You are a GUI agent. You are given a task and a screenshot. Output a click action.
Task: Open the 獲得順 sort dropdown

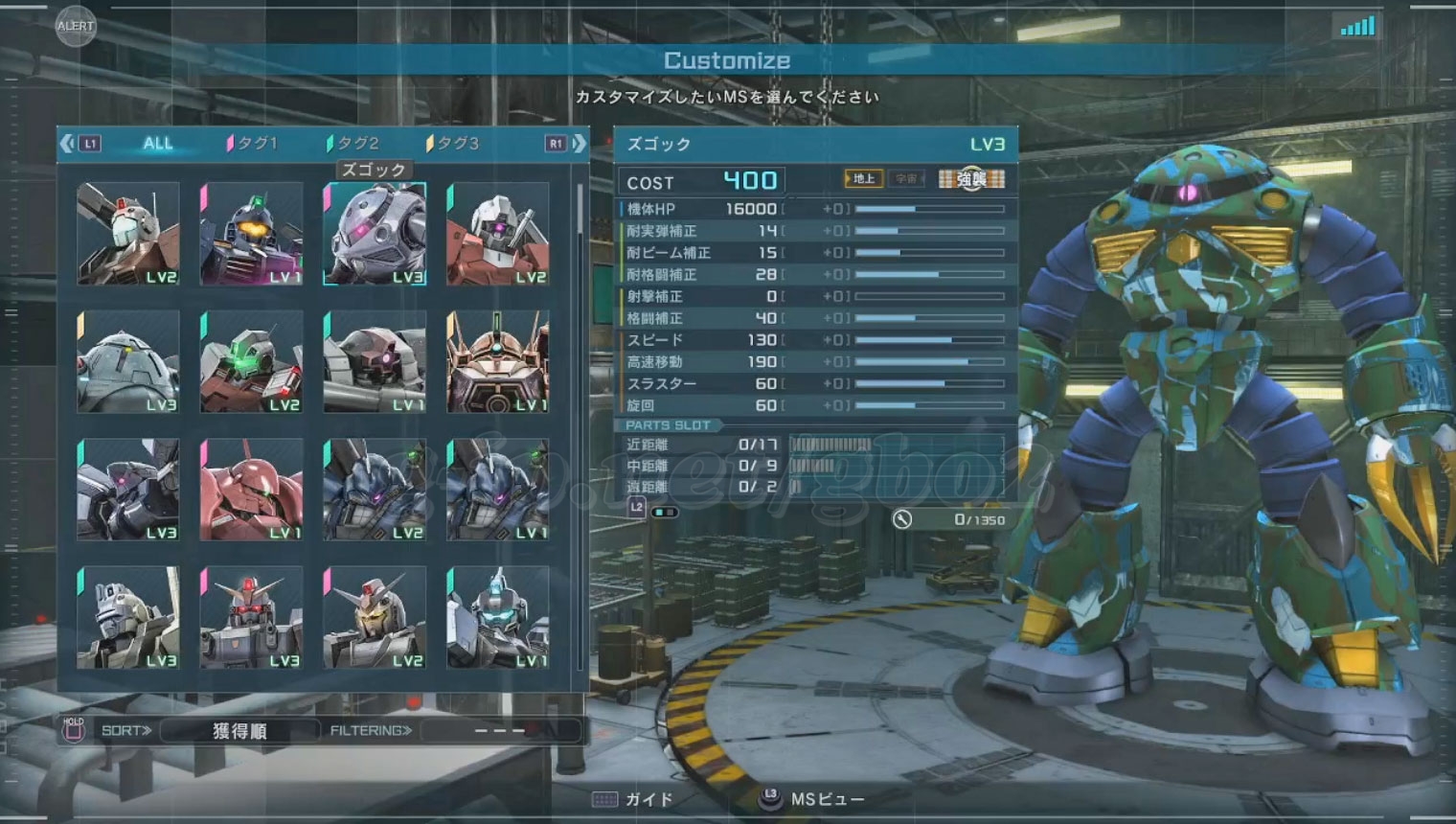click(239, 731)
